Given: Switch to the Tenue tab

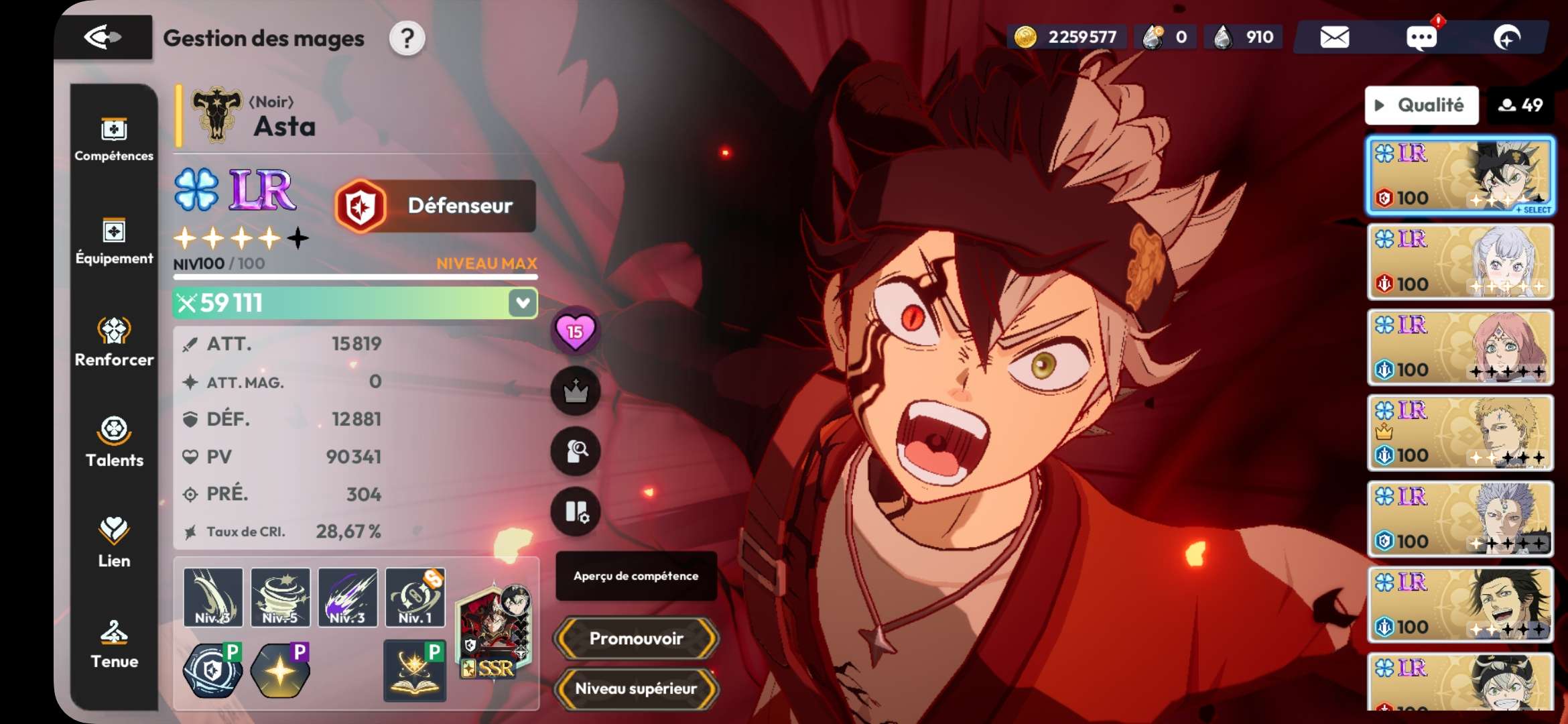Looking at the screenshot, I should 114,644.
